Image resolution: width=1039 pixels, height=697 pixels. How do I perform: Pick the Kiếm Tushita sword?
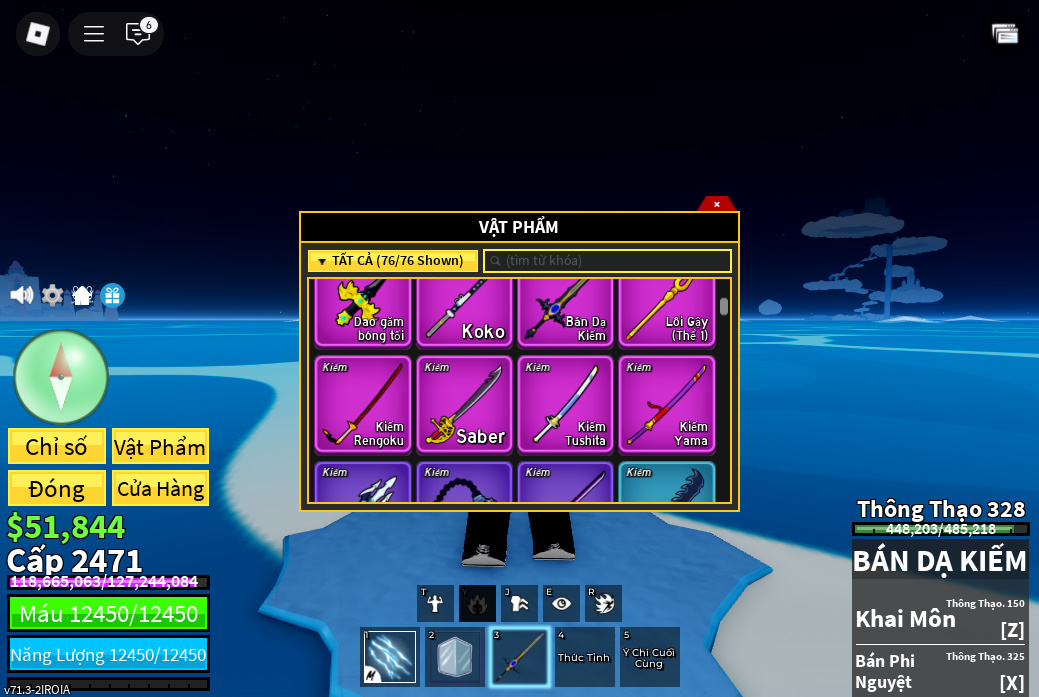tap(565, 405)
